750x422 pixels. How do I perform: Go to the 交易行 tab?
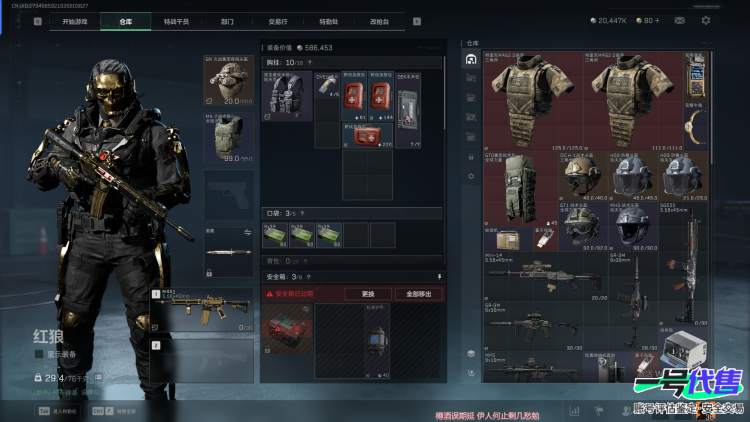coord(279,20)
